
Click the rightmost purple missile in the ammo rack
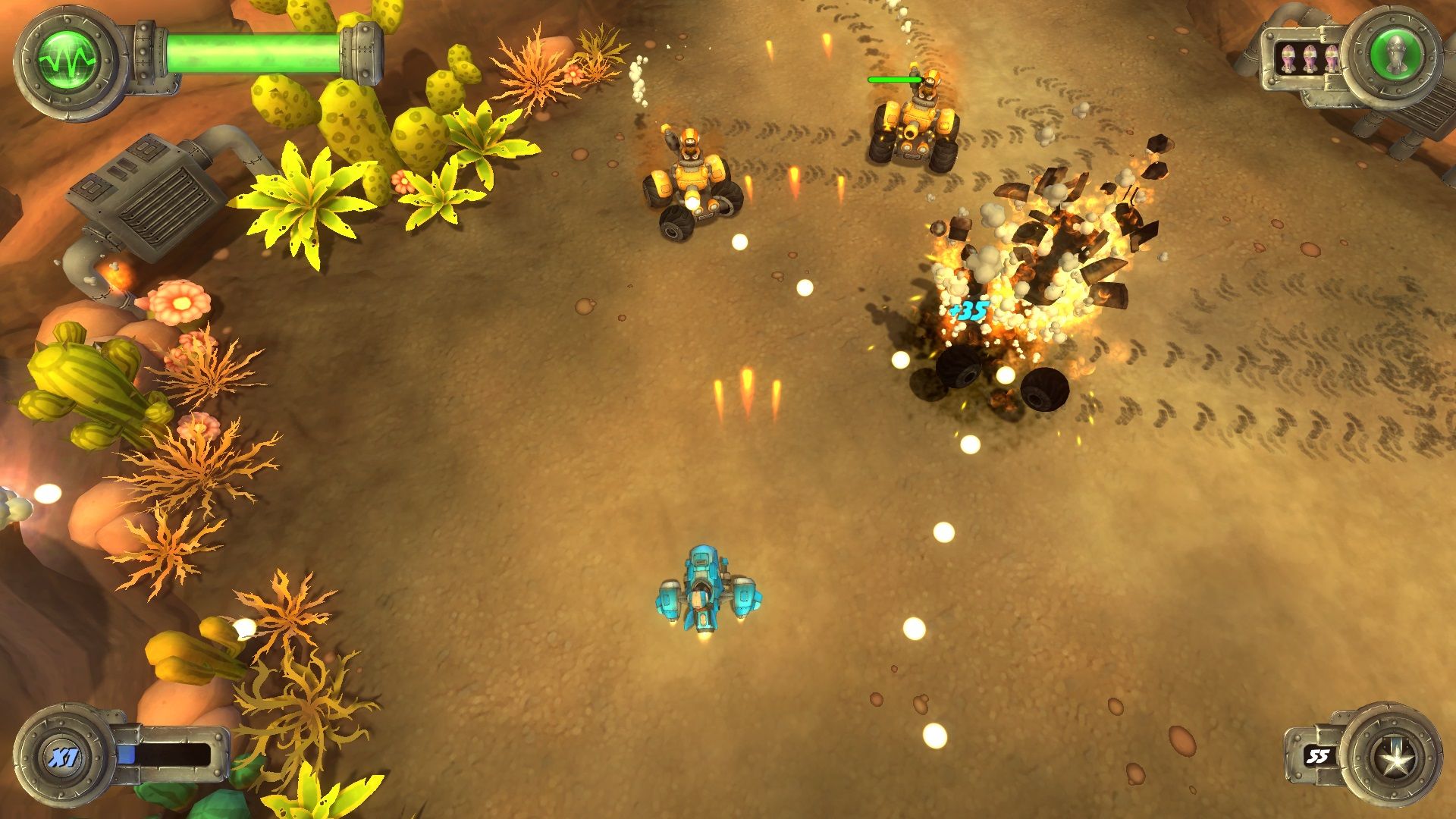click(x=1332, y=58)
